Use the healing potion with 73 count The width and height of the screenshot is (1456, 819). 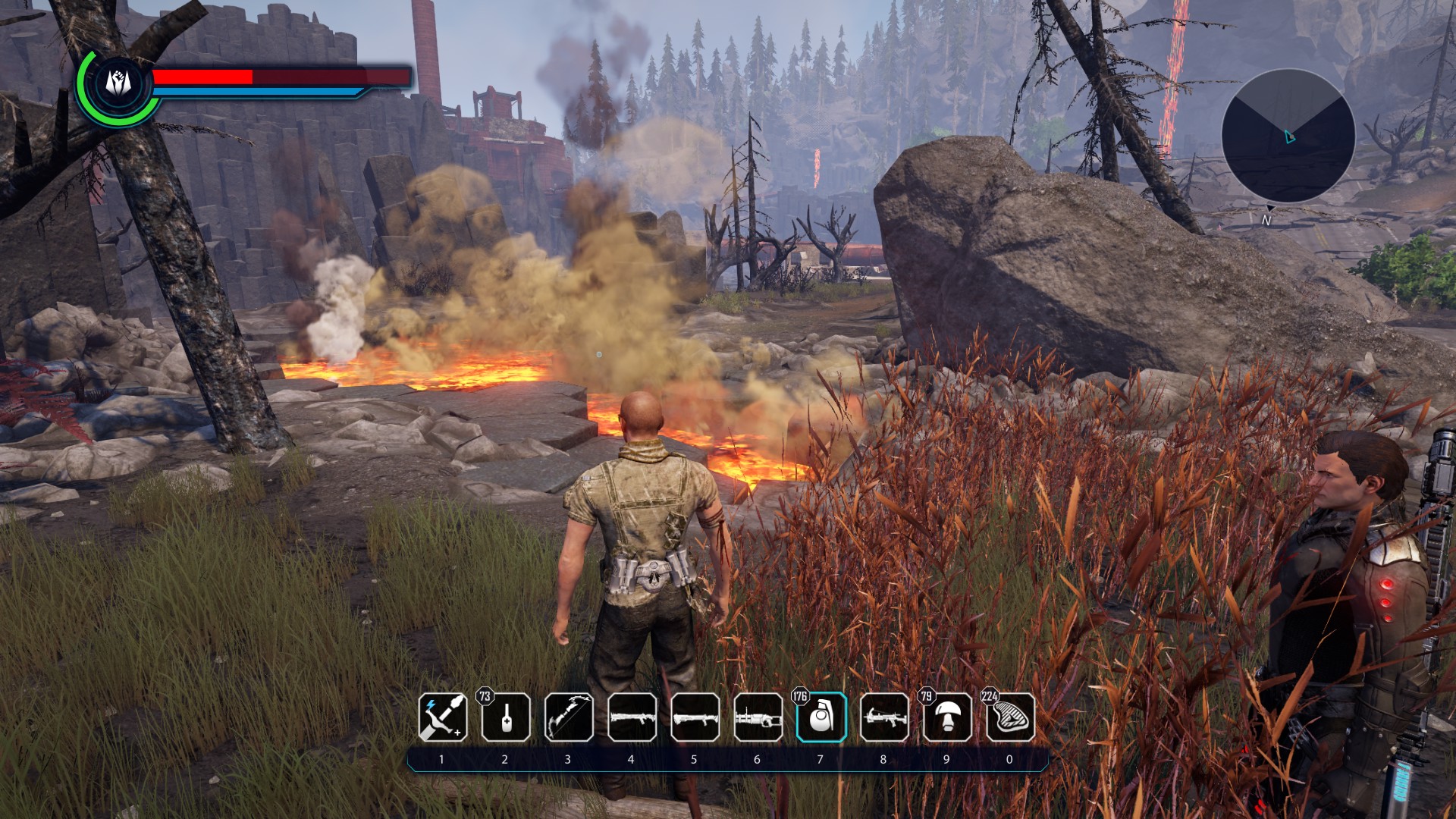(x=506, y=717)
